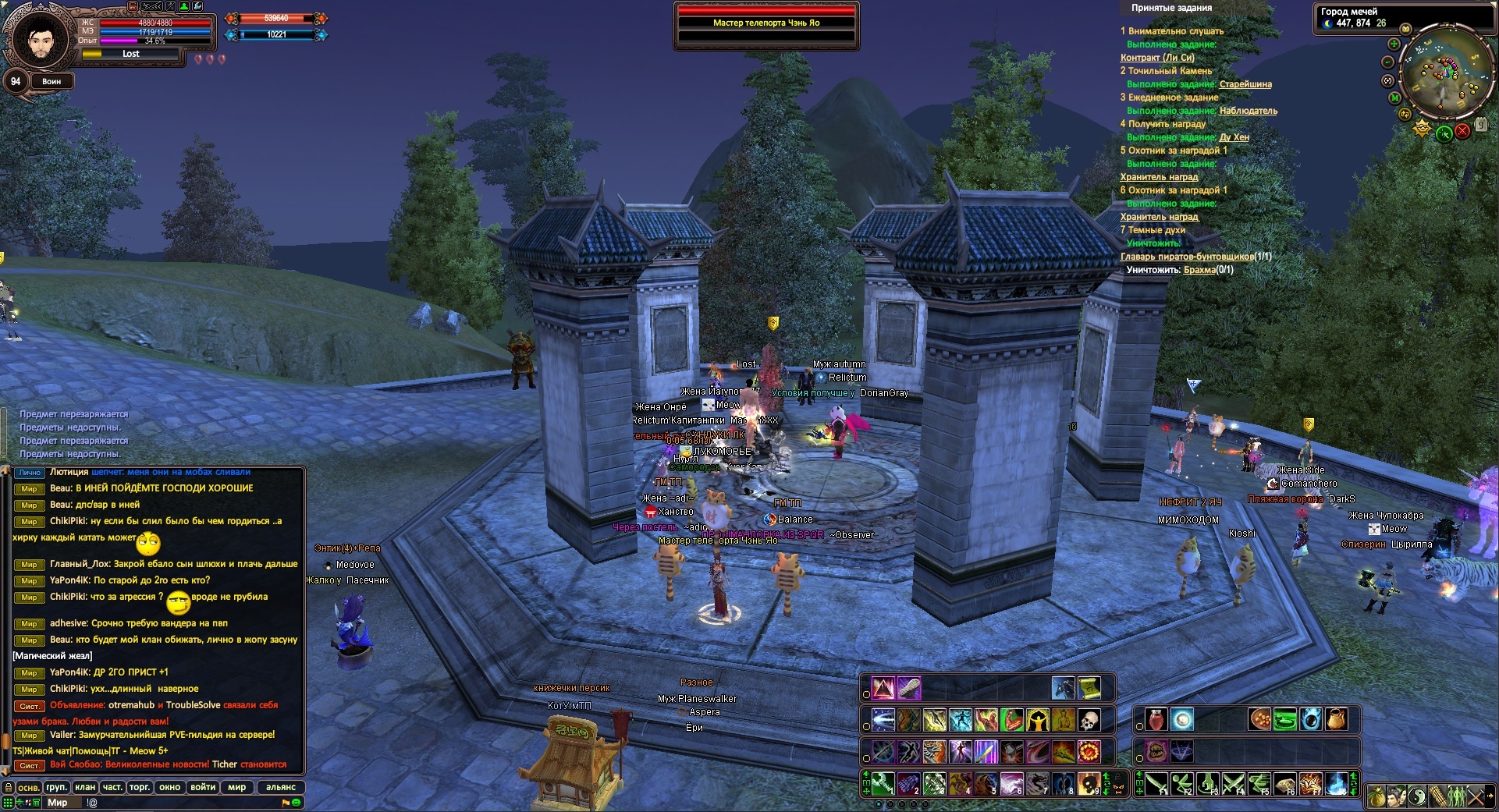Open the inventory bag icon
Screen dimensions: 1499x812
pos(1377,796)
